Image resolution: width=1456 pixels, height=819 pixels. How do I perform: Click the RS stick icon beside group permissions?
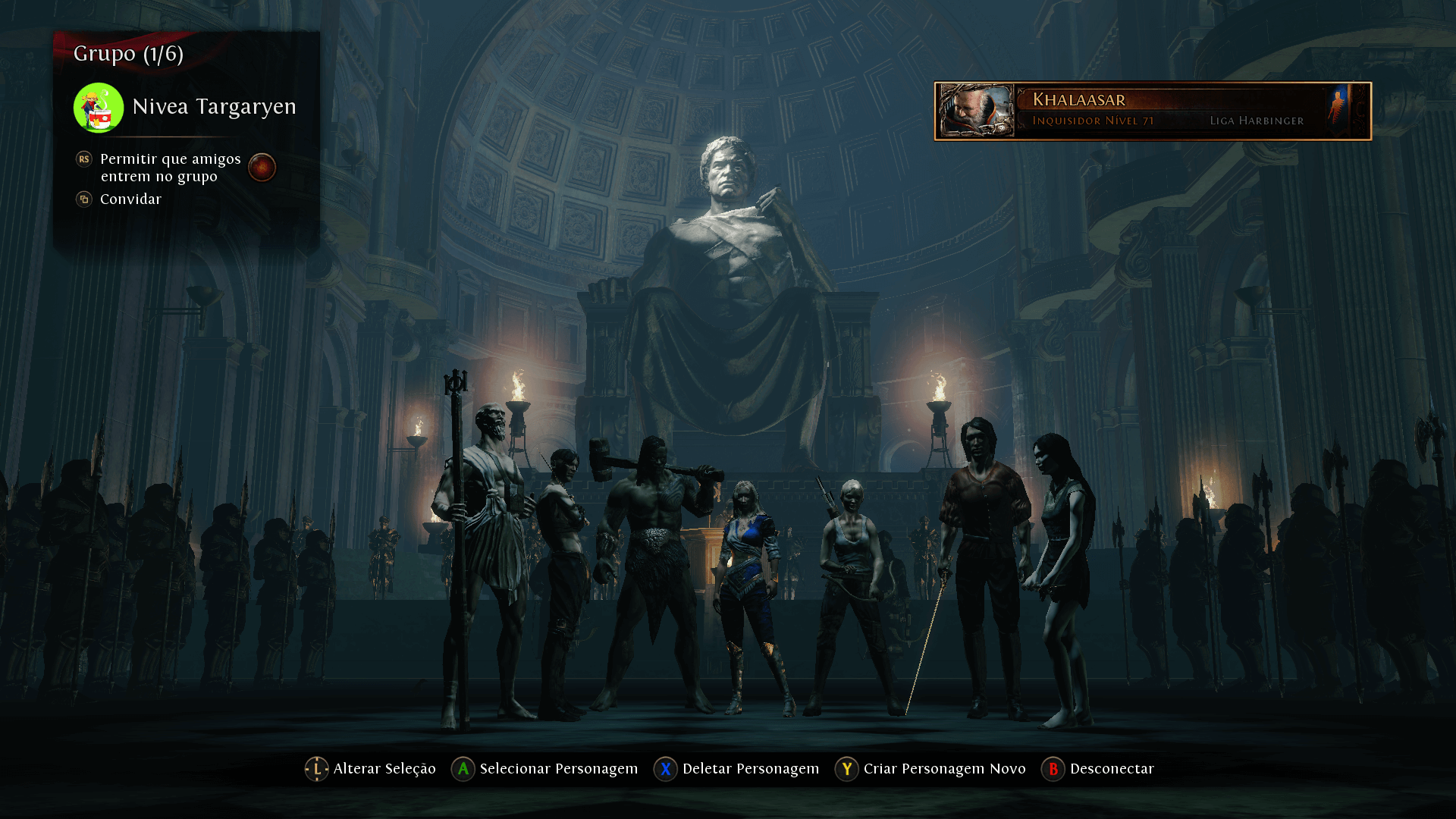tap(83, 159)
